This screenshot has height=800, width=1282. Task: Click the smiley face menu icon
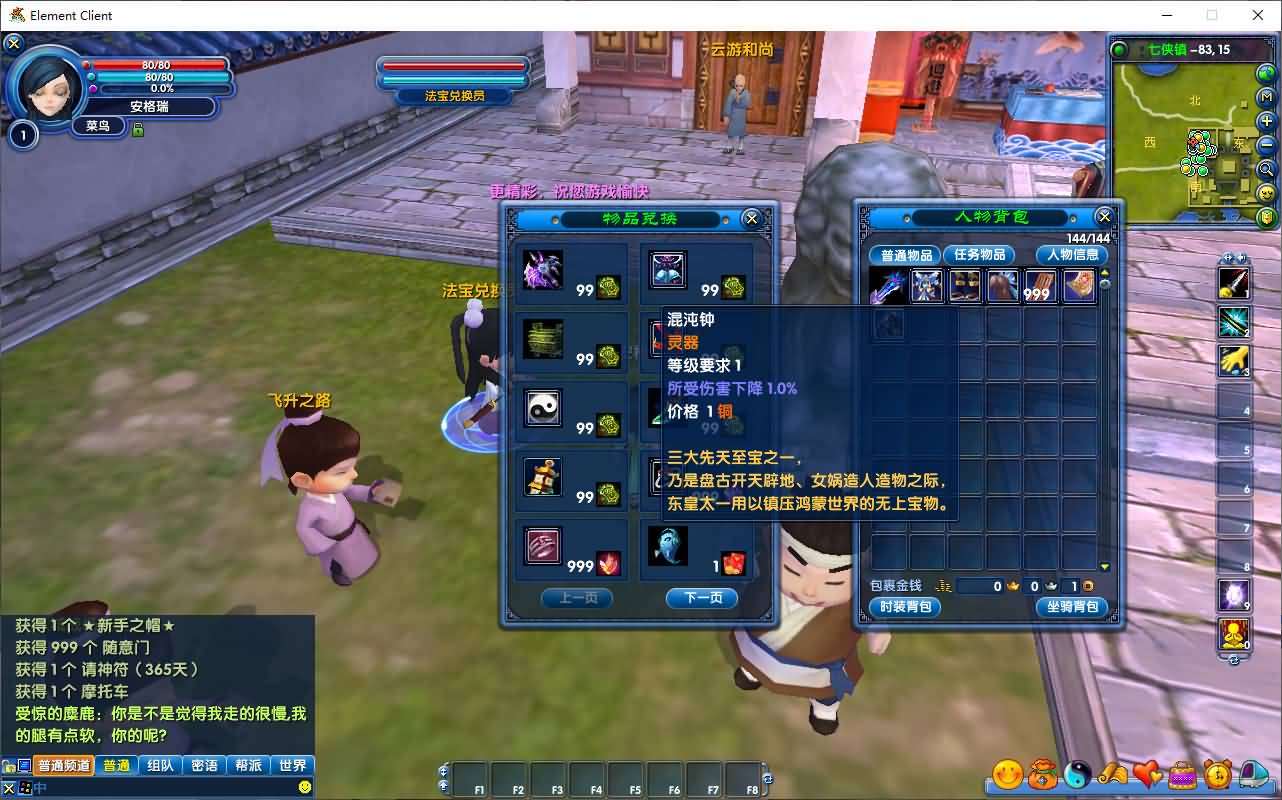click(x=1007, y=774)
